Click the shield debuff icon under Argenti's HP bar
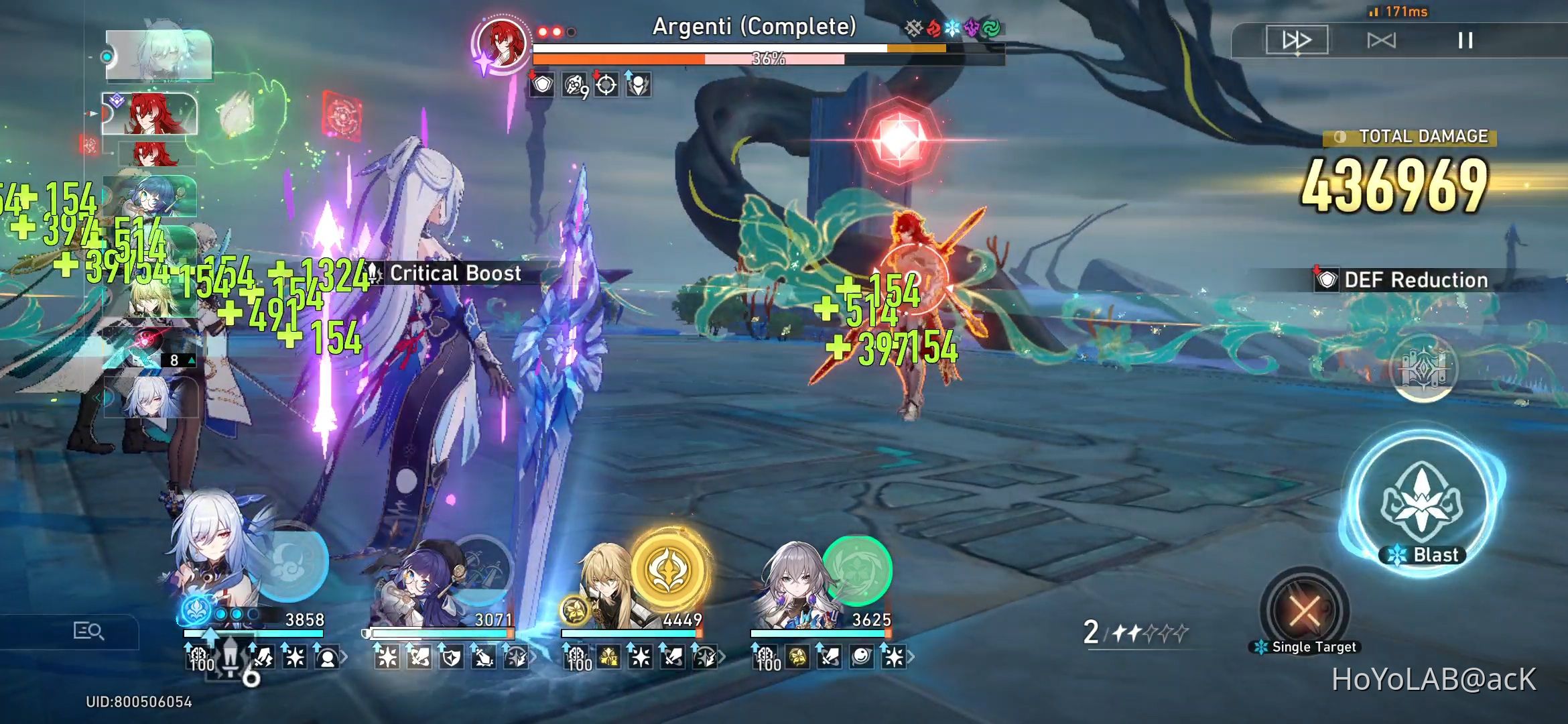1568x724 pixels. [543, 85]
